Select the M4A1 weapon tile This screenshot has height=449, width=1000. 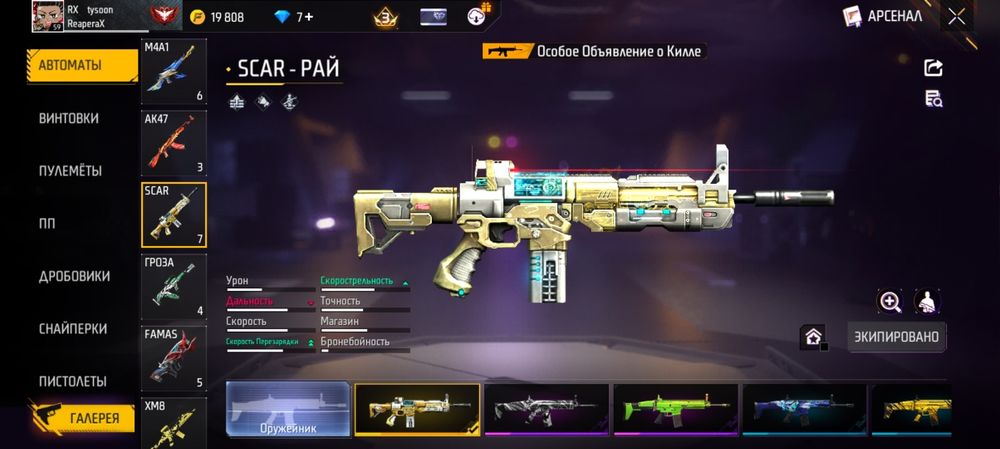coord(174,72)
